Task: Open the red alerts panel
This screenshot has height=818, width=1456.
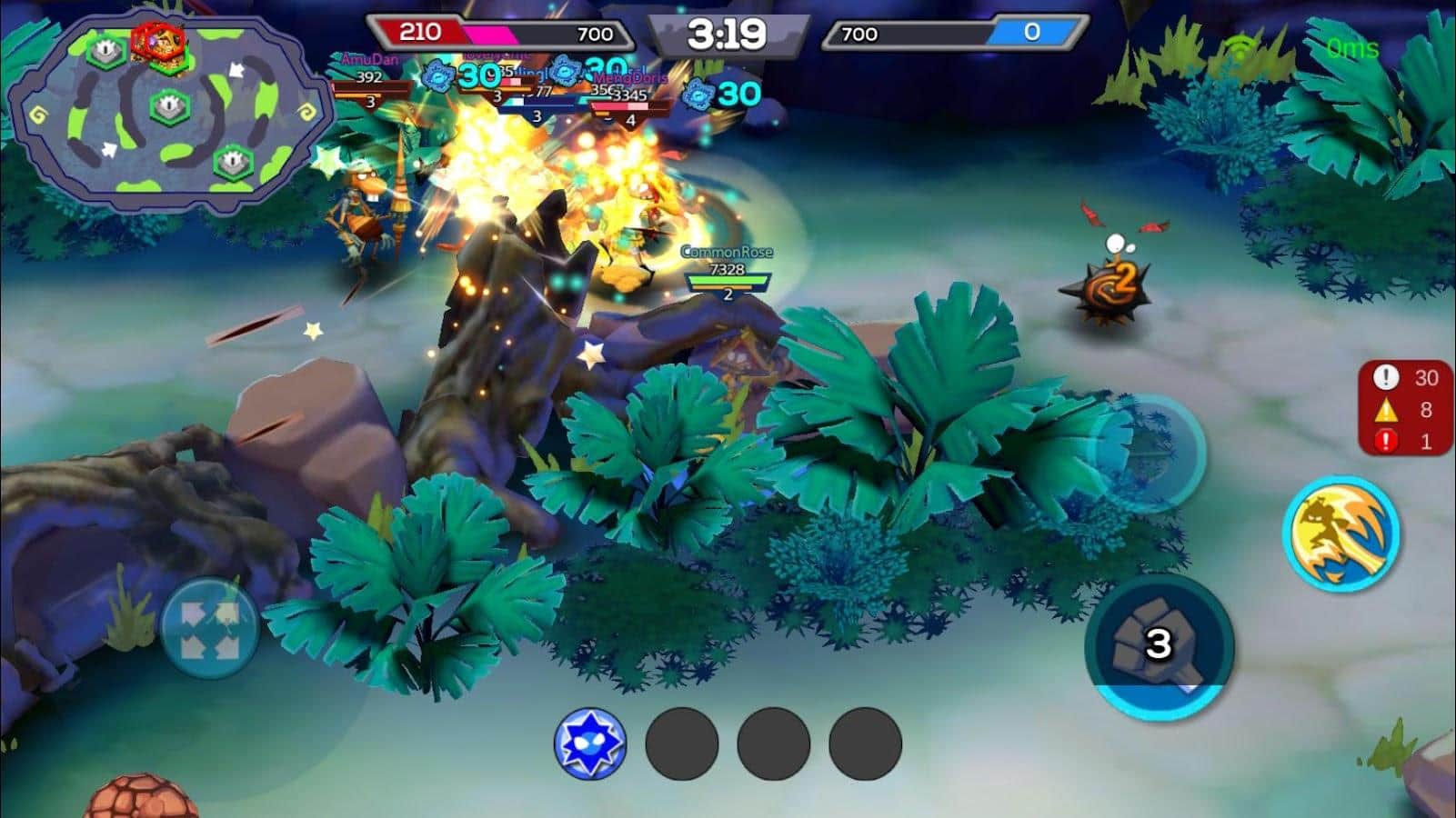Action: pyautogui.click(x=1405, y=408)
